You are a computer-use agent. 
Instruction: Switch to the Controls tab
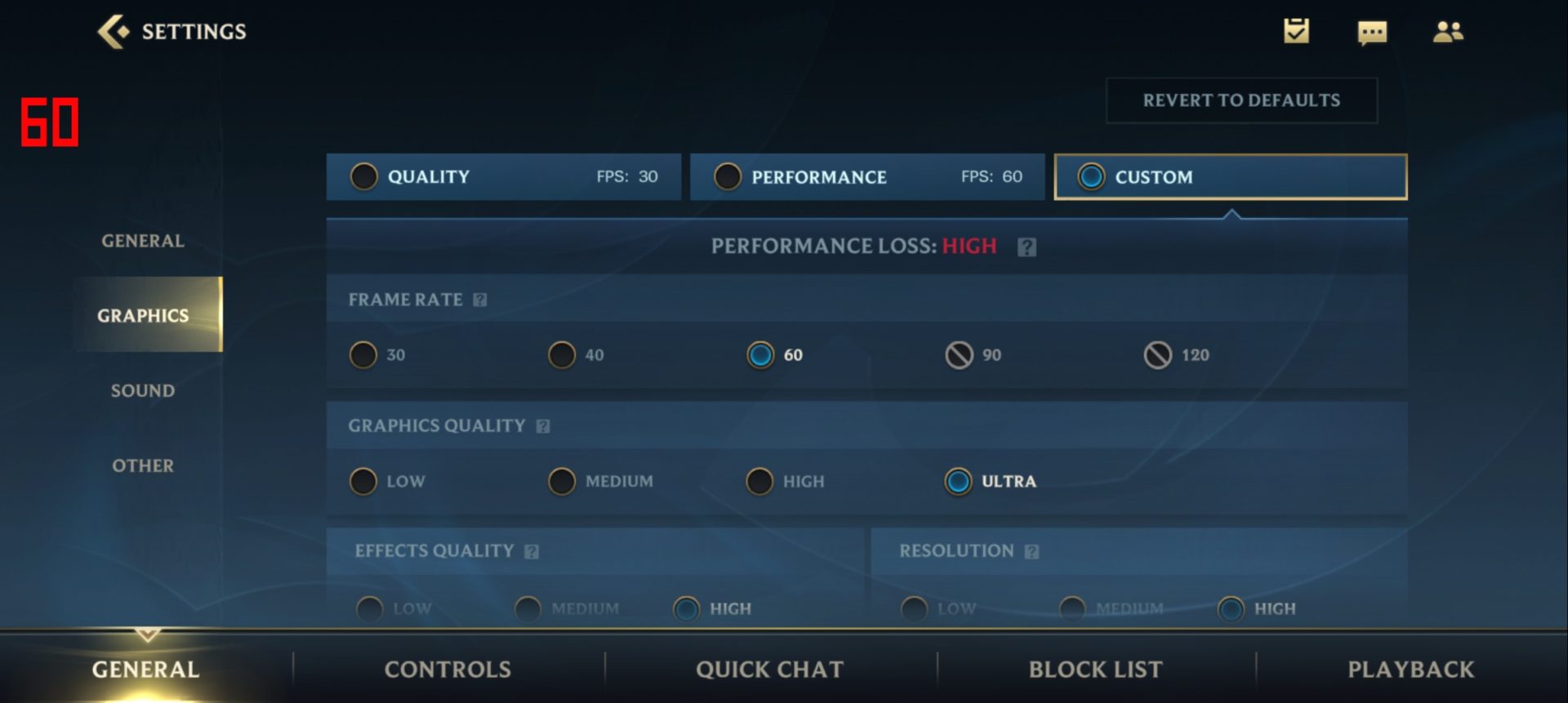[448, 670]
